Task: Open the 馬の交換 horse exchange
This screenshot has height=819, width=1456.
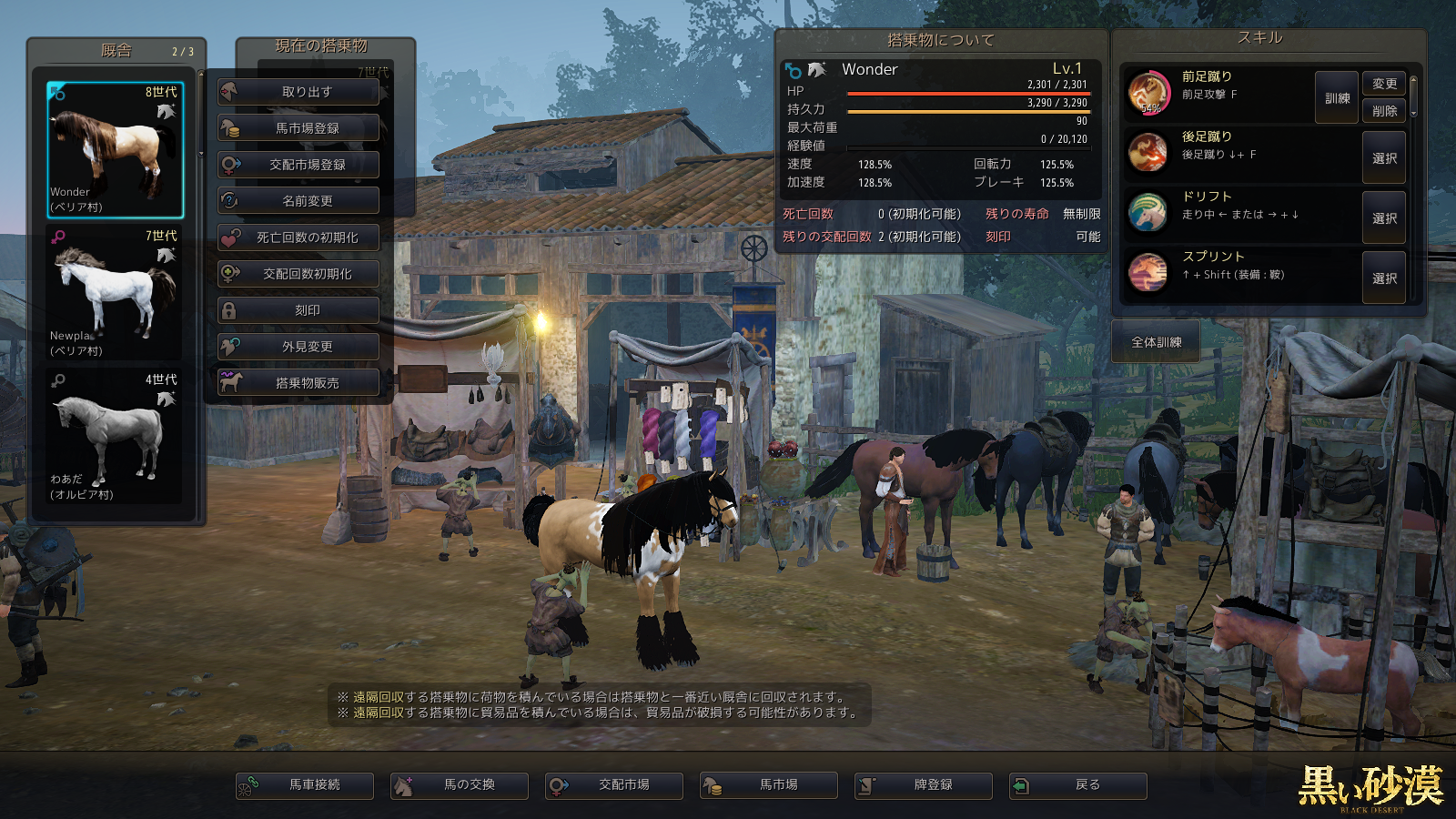Action: coord(460,785)
